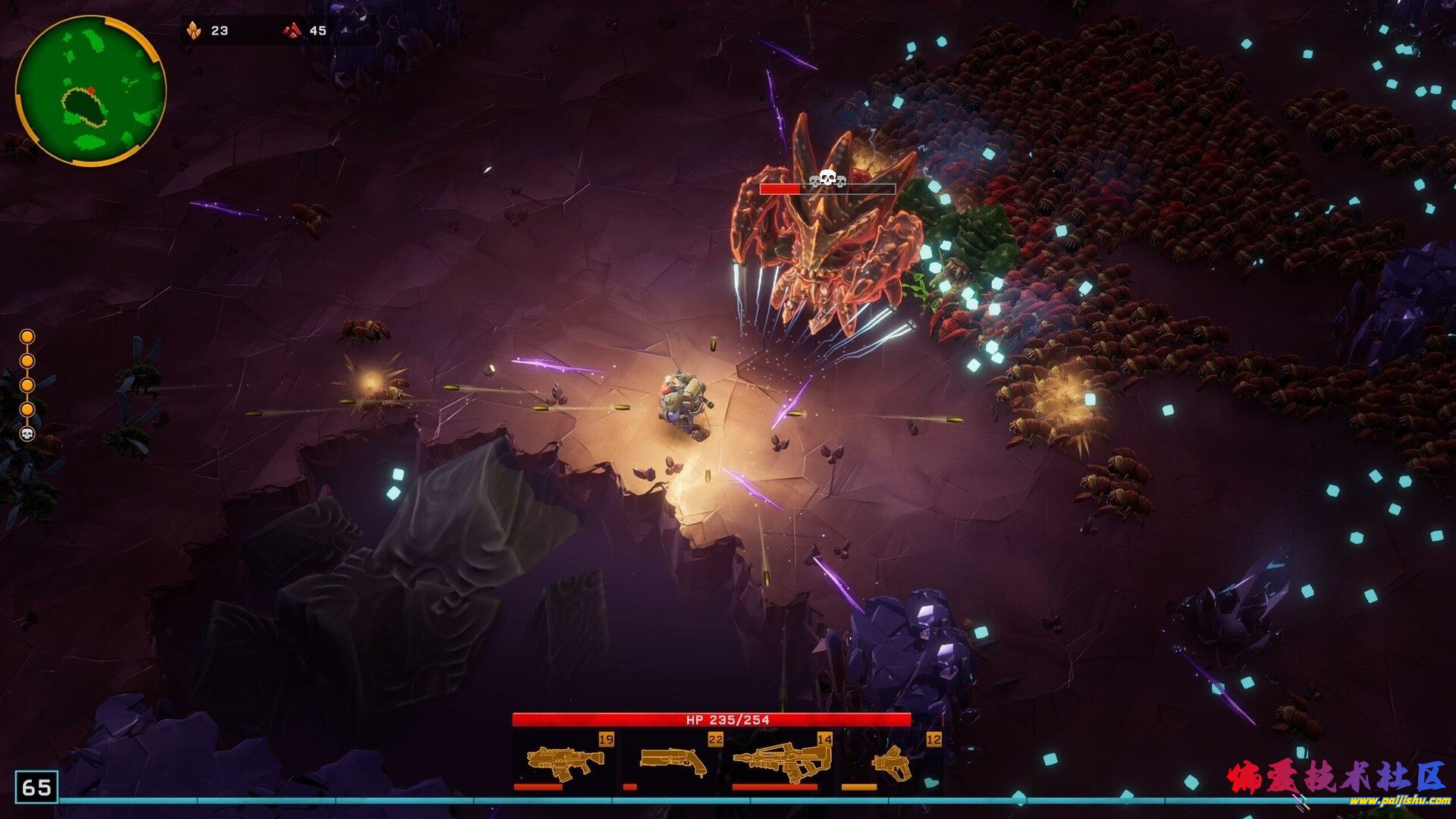Select the sawed-off shotgun weapon slot

673,762
